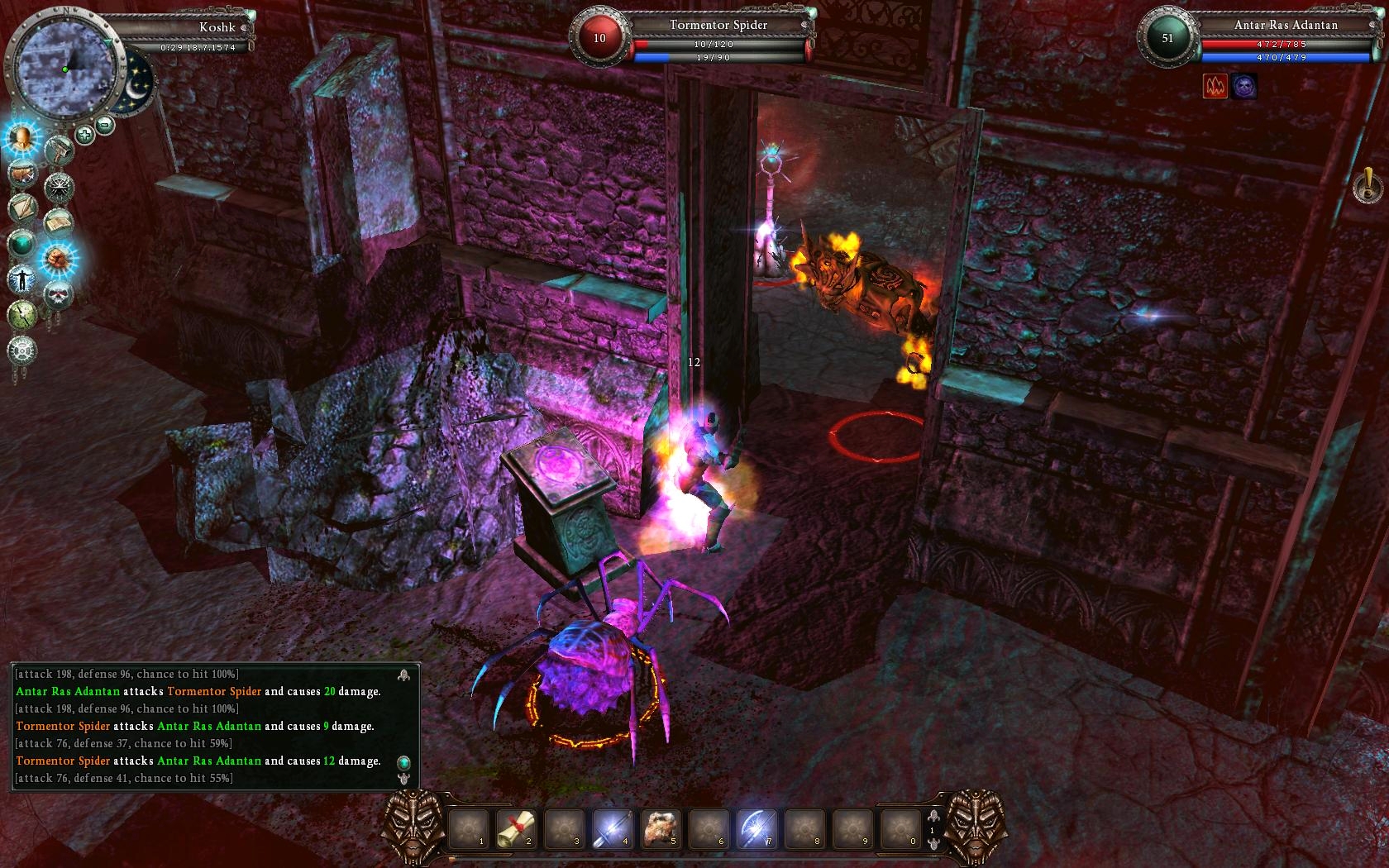Screen dimensions: 1389x868
Task: Open the character head portrait icon
Action: pyautogui.click(x=22, y=139)
